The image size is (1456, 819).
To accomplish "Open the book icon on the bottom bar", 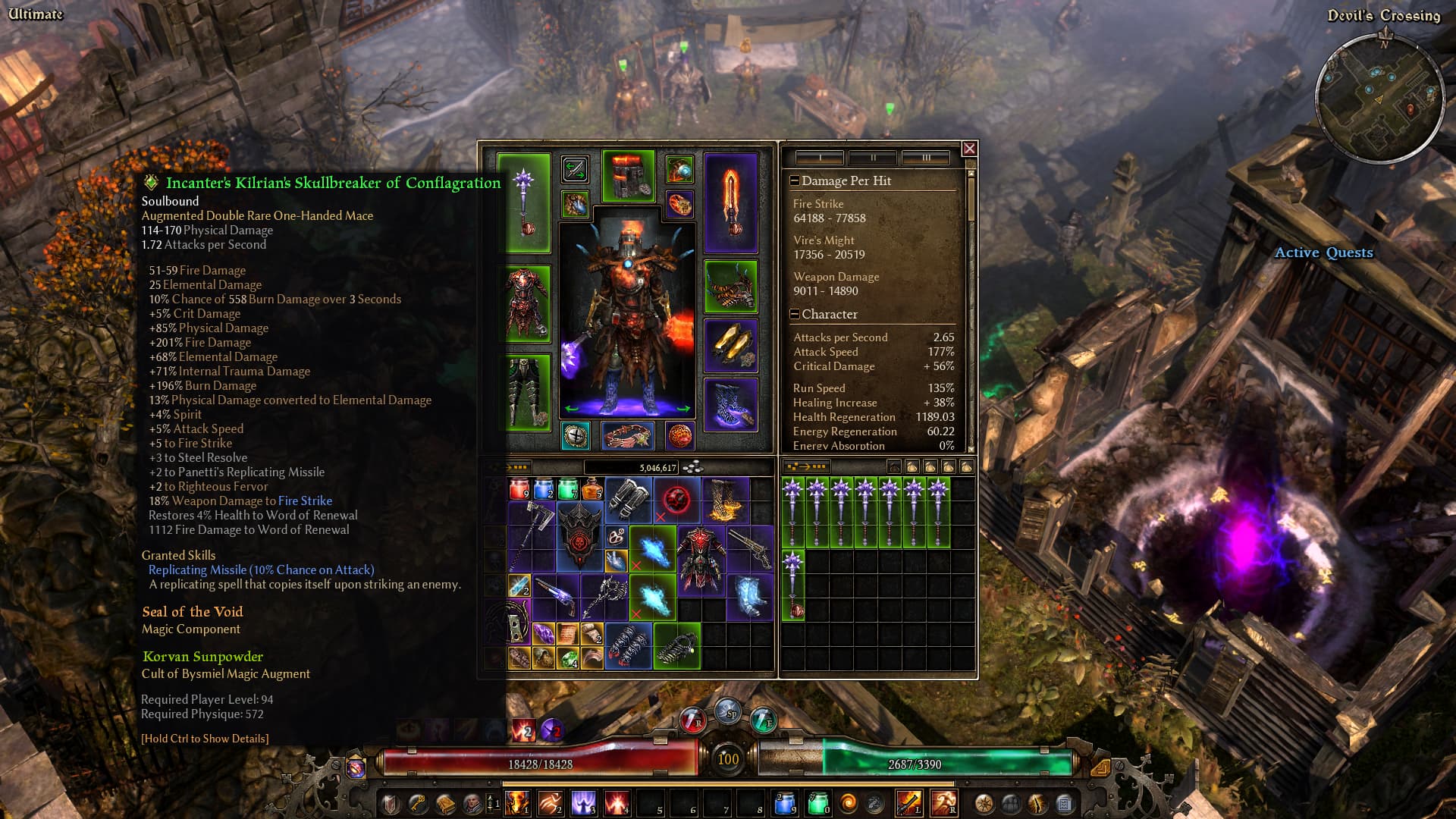I will click(445, 802).
